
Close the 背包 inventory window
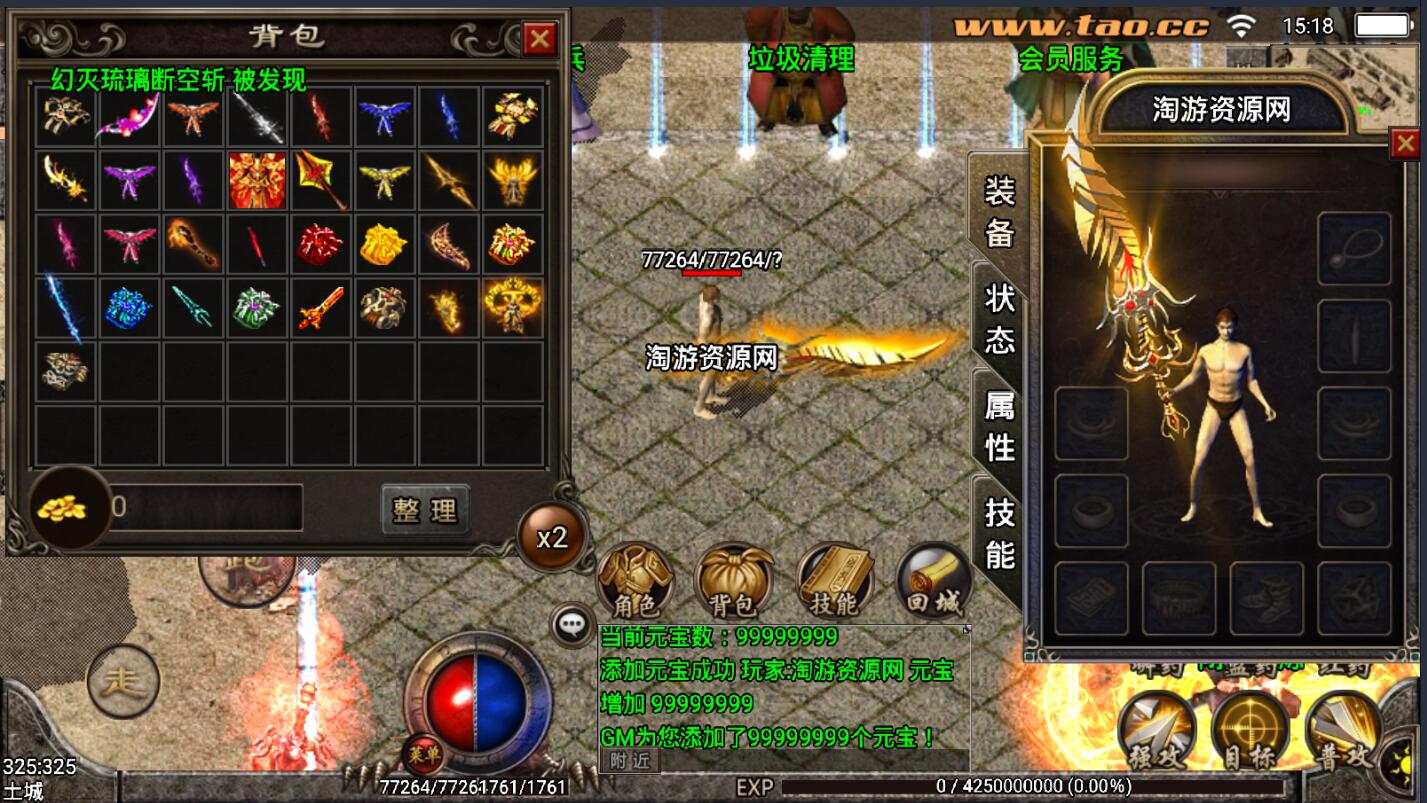[x=540, y=39]
